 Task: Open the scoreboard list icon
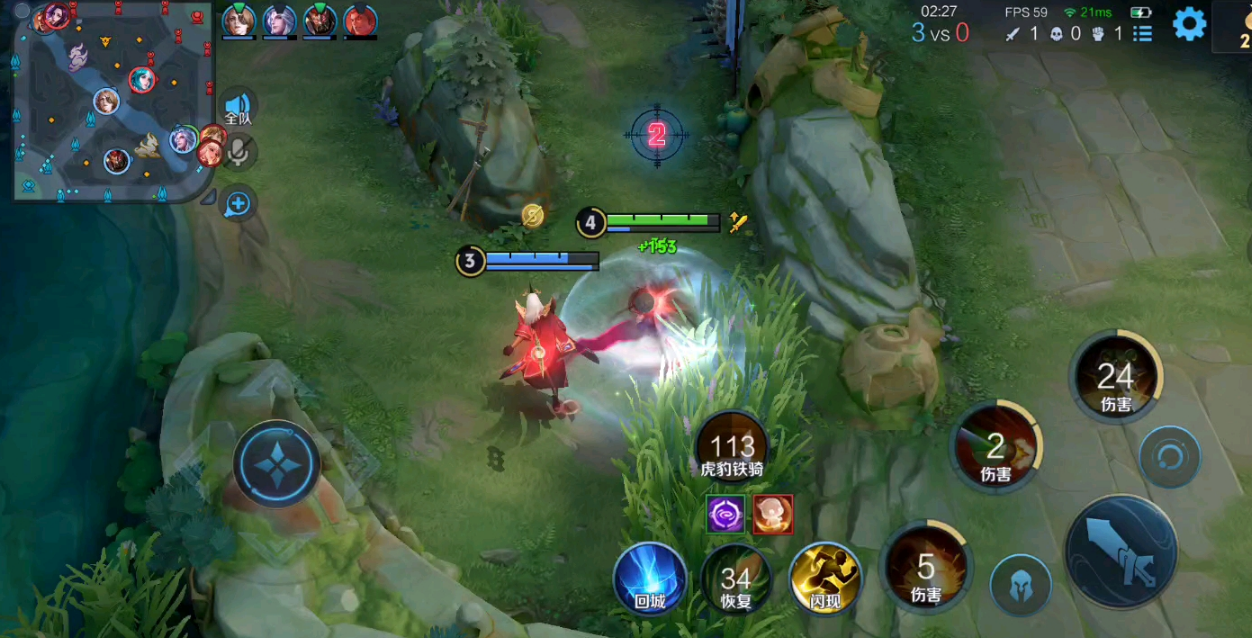click(1143, 33)
